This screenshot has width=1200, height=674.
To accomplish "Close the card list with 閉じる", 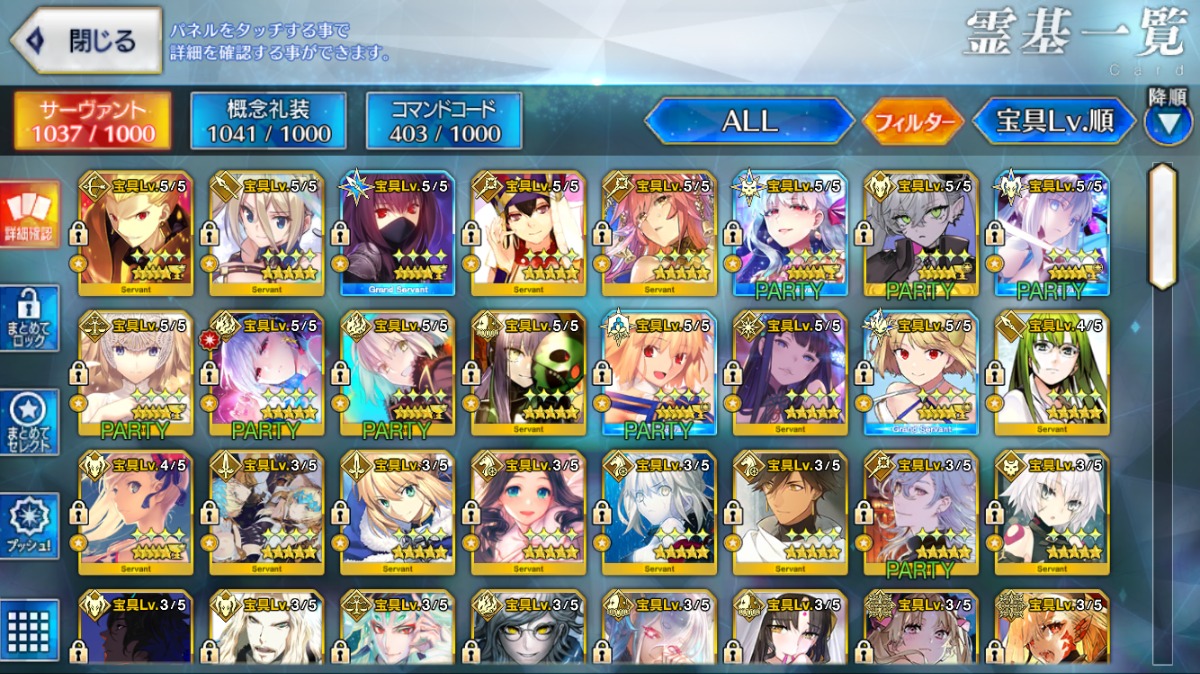I will pyautogui.click(x=86, y=41).
